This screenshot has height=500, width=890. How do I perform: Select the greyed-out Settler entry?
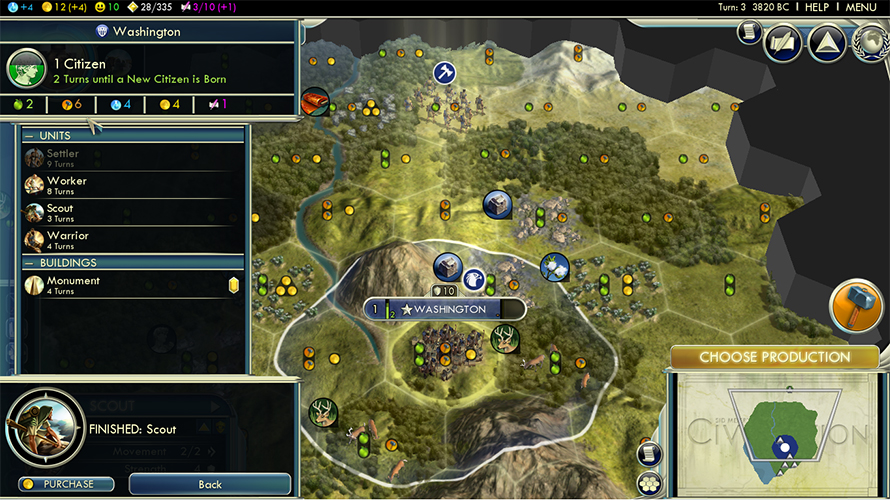(x=62, y=158)
